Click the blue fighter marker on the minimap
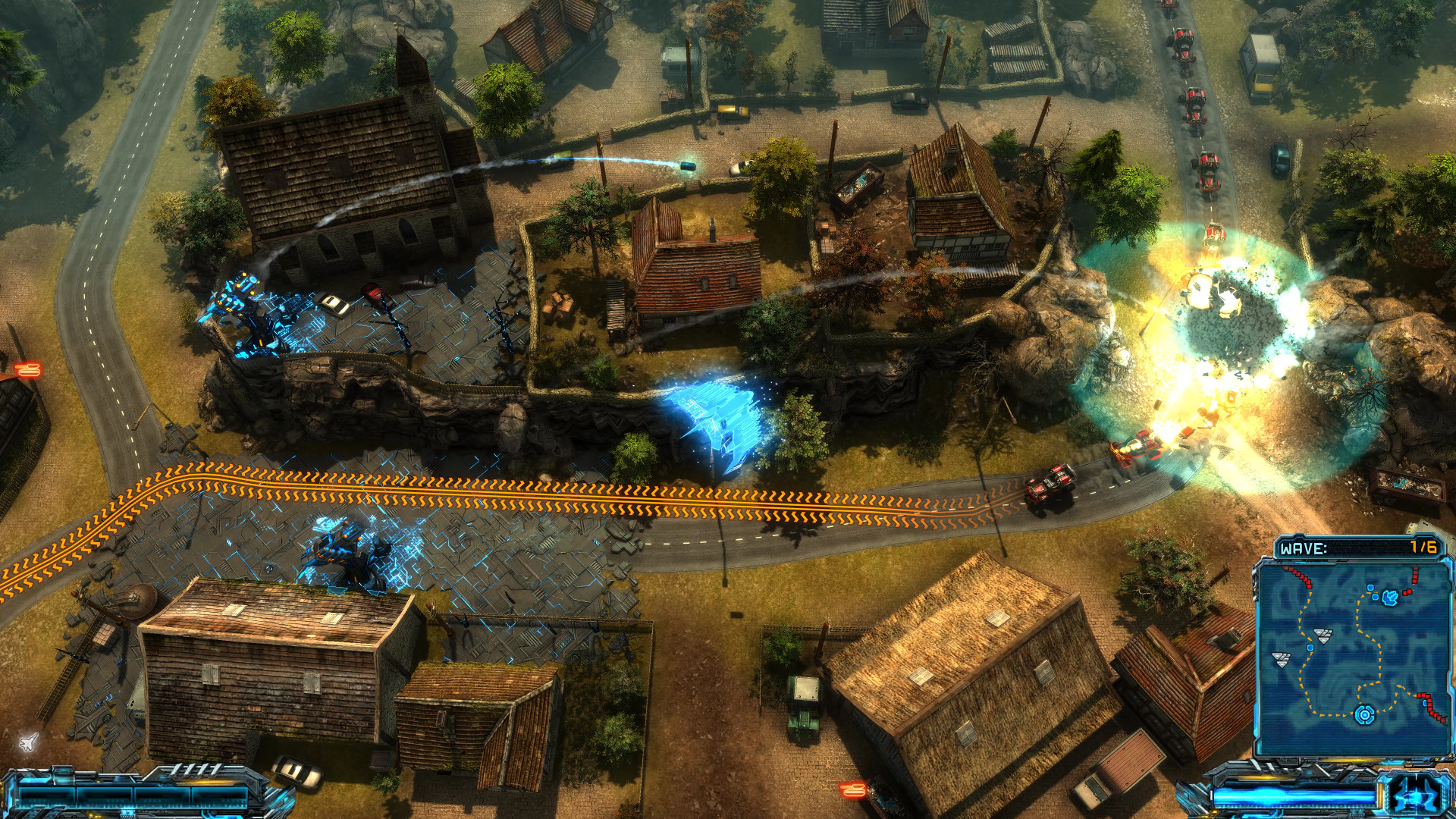This screenshot has width=1456, height=819. pyautogui.click(x=1390, y=597)
